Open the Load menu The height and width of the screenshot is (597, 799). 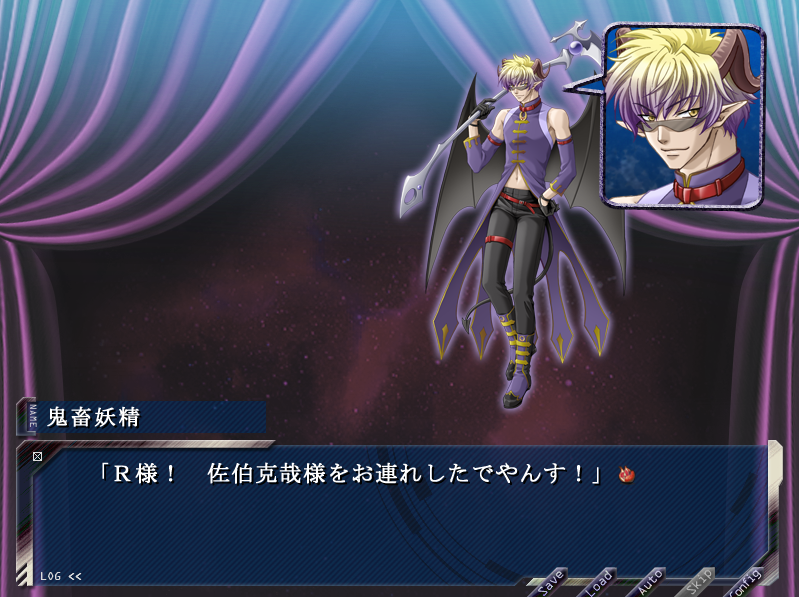tap(599, 580)
